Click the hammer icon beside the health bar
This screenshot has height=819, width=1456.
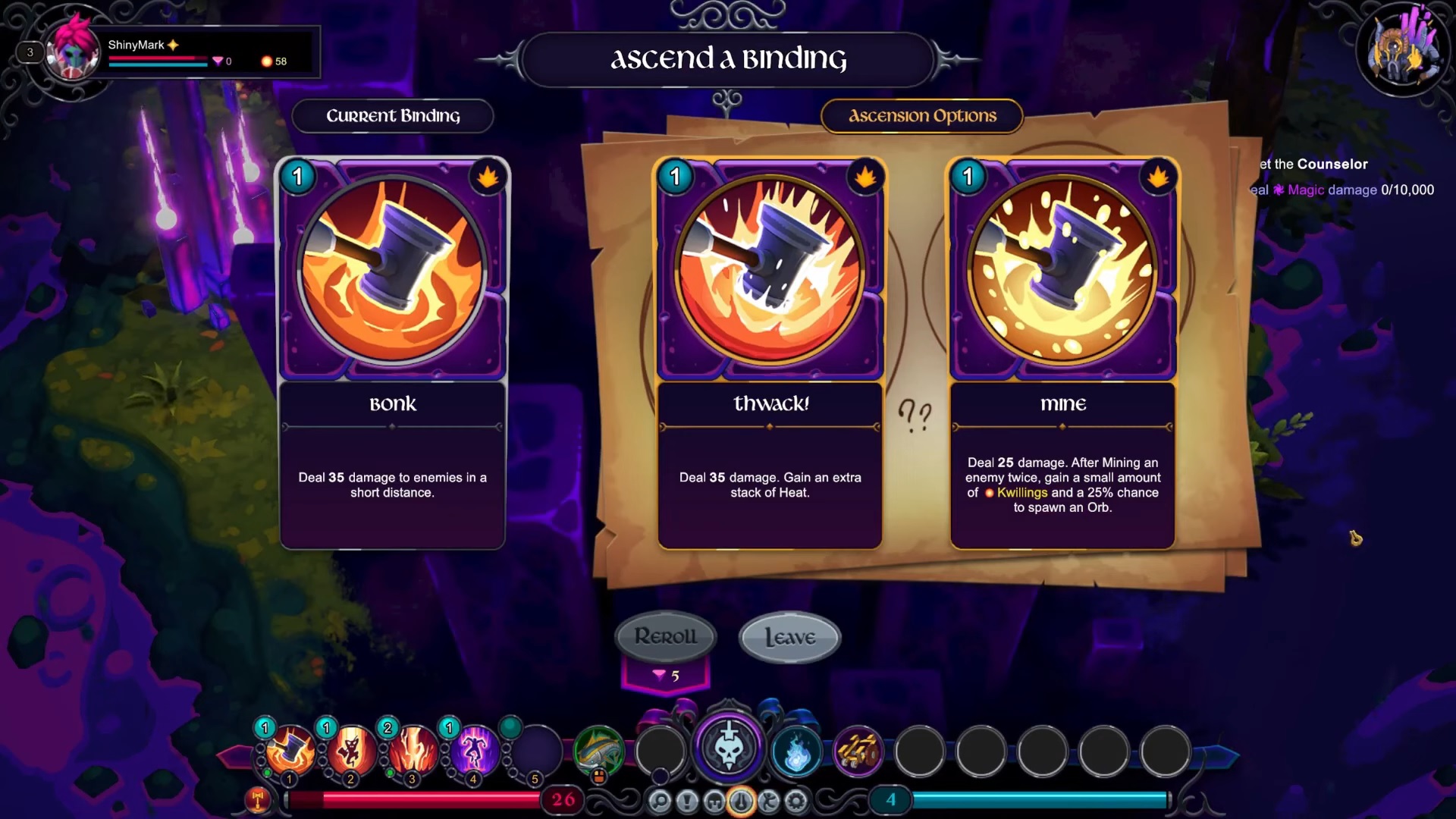(x=257, y=799)
